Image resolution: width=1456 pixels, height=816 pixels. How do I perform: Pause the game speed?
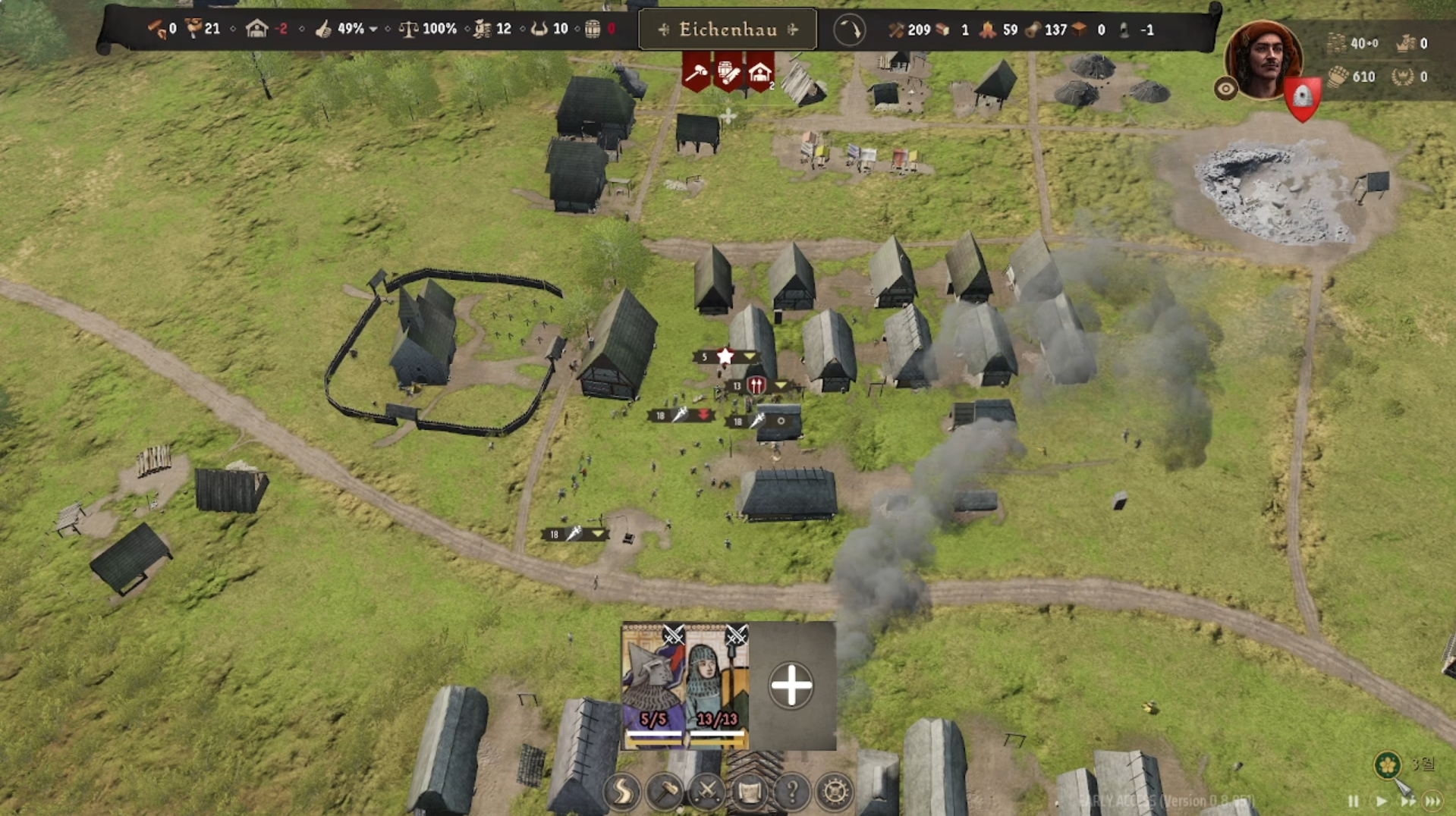point(1354,801)
